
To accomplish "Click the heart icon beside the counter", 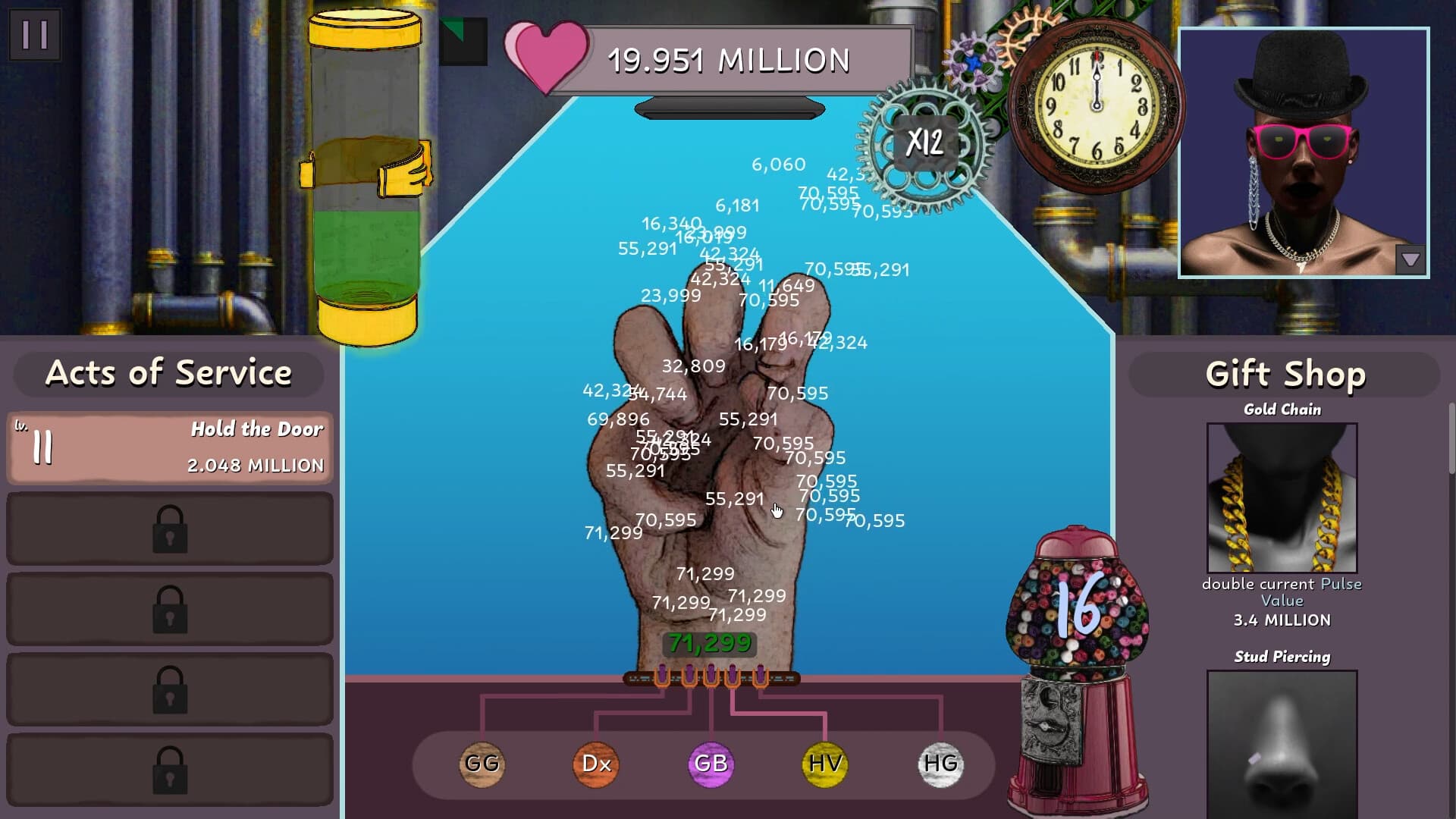I will click(548, 57).
